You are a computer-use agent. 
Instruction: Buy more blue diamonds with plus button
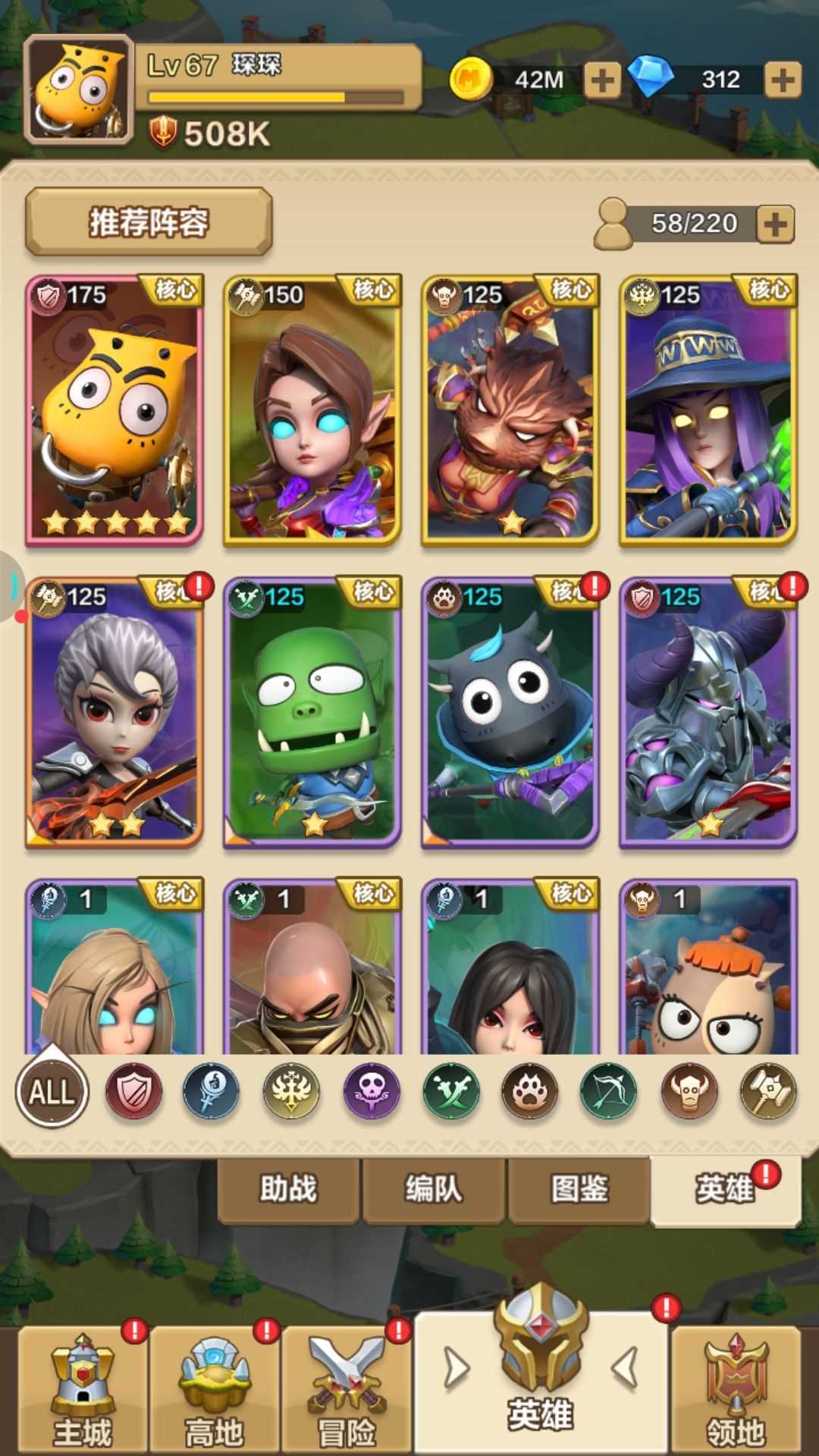783,80
